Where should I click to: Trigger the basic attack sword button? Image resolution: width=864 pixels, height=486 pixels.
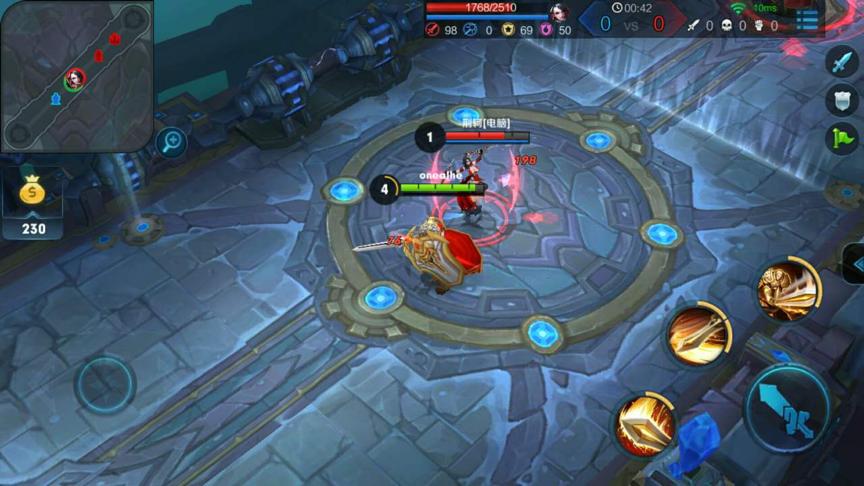(789, 408)
